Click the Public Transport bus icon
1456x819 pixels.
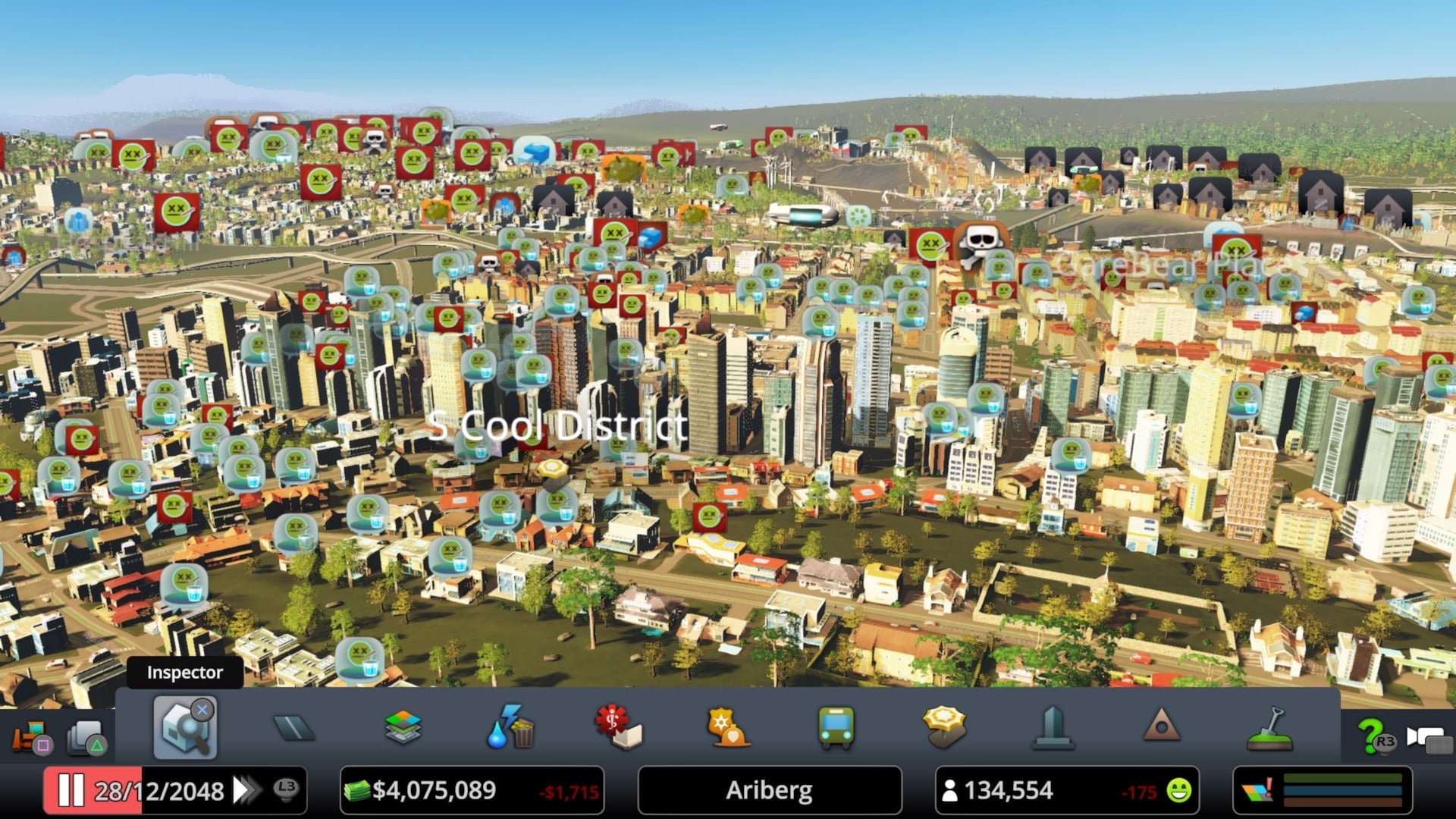pos(834,728)
